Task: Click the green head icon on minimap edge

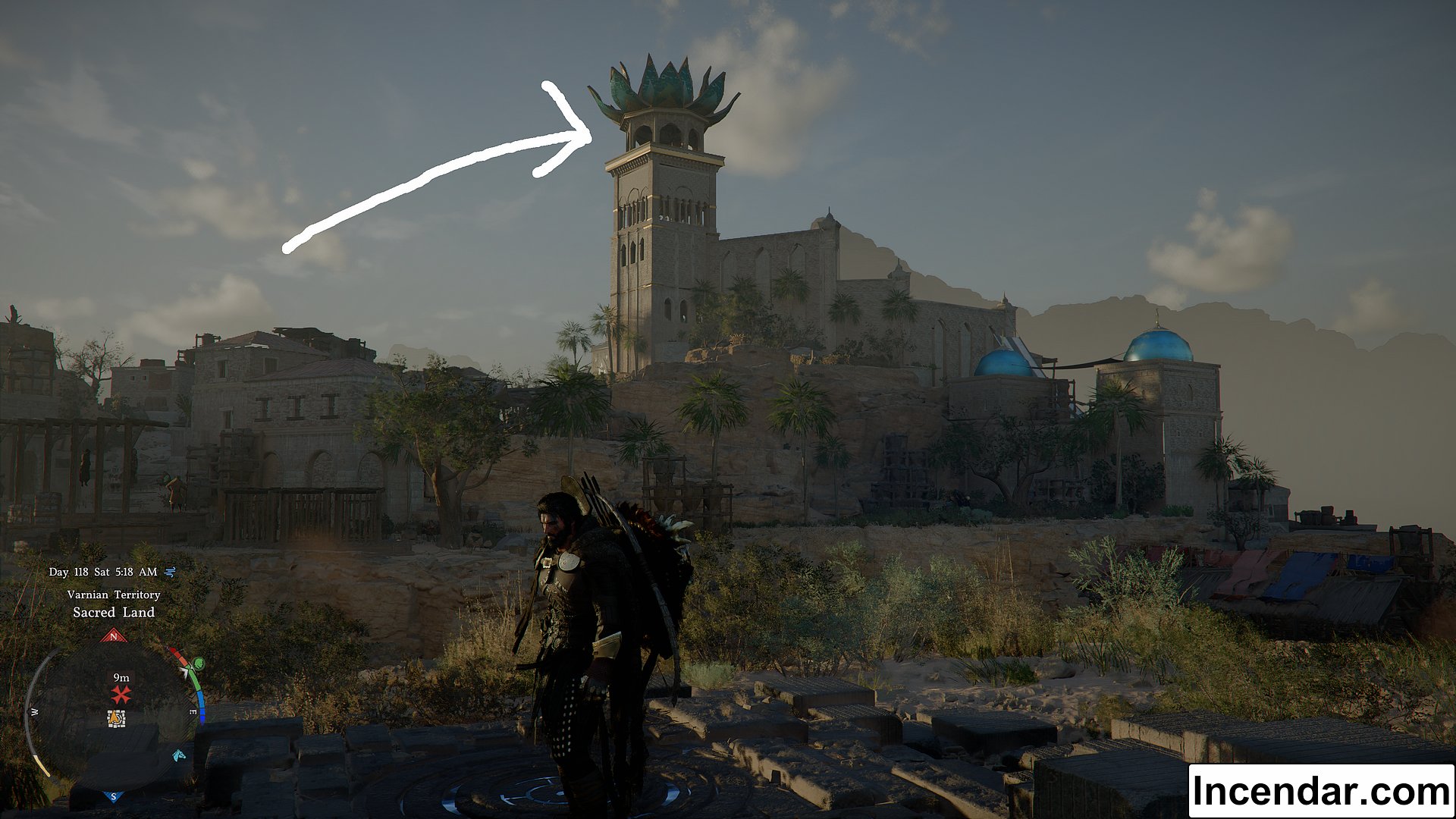Action: tap(198, 664)
